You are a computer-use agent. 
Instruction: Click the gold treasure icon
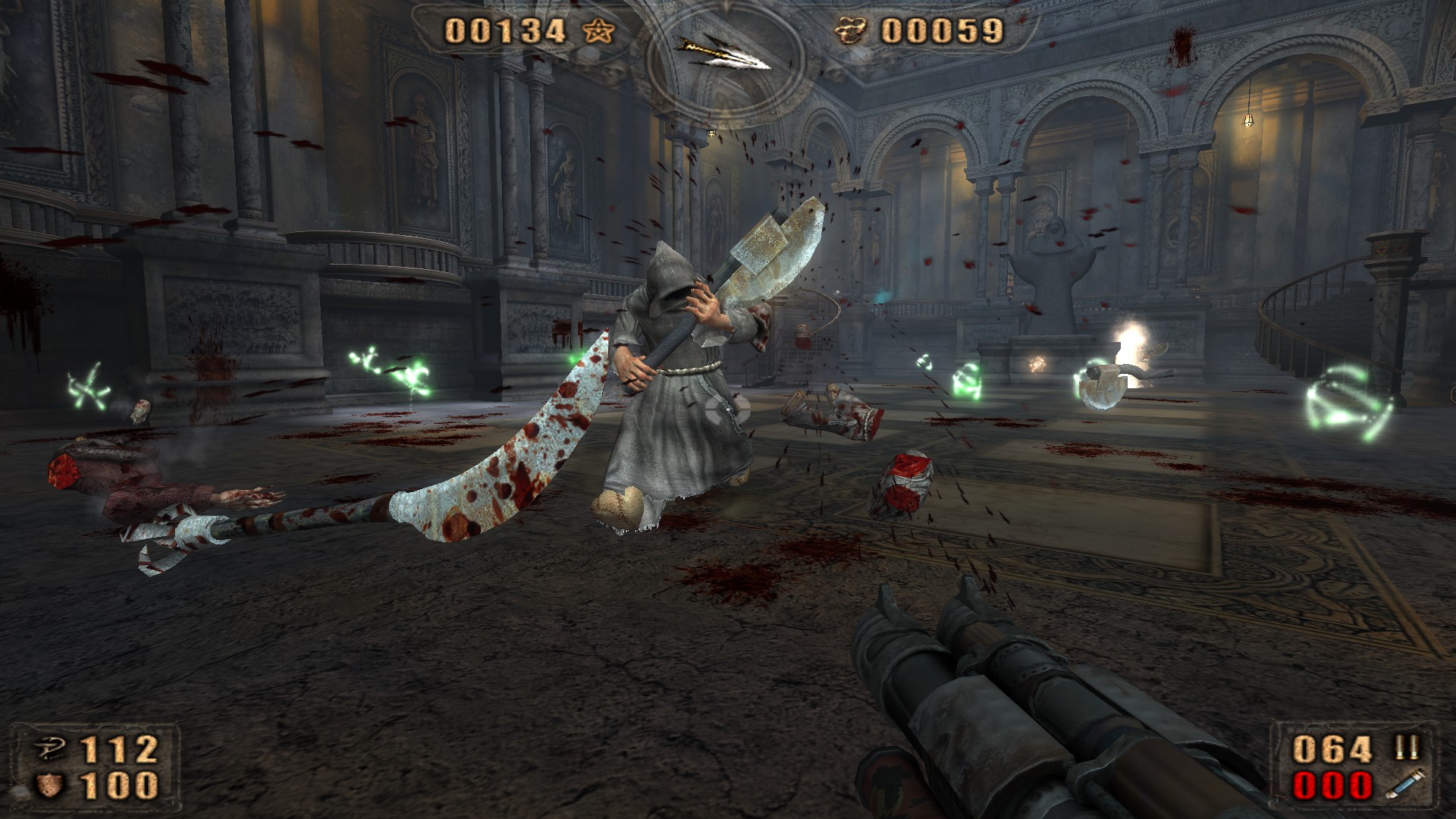[x=851, y=31]
